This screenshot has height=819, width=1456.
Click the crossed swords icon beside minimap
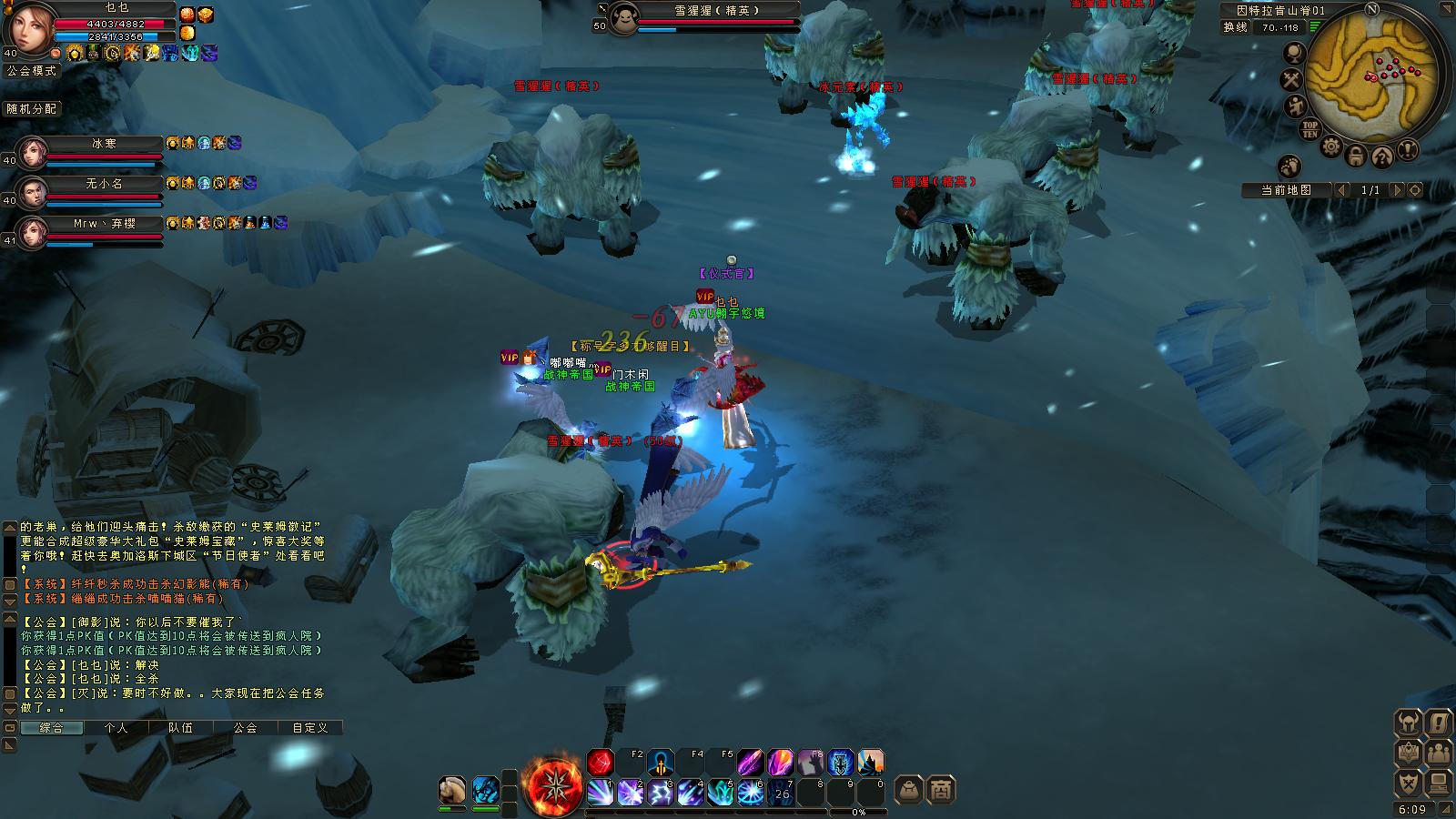point(1292,80)
